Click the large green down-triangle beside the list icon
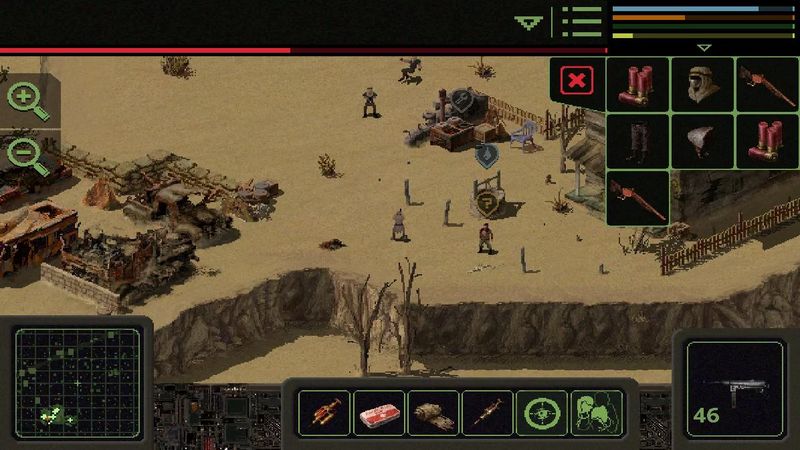Screen dimensions: 800x450 coord(528,21)
